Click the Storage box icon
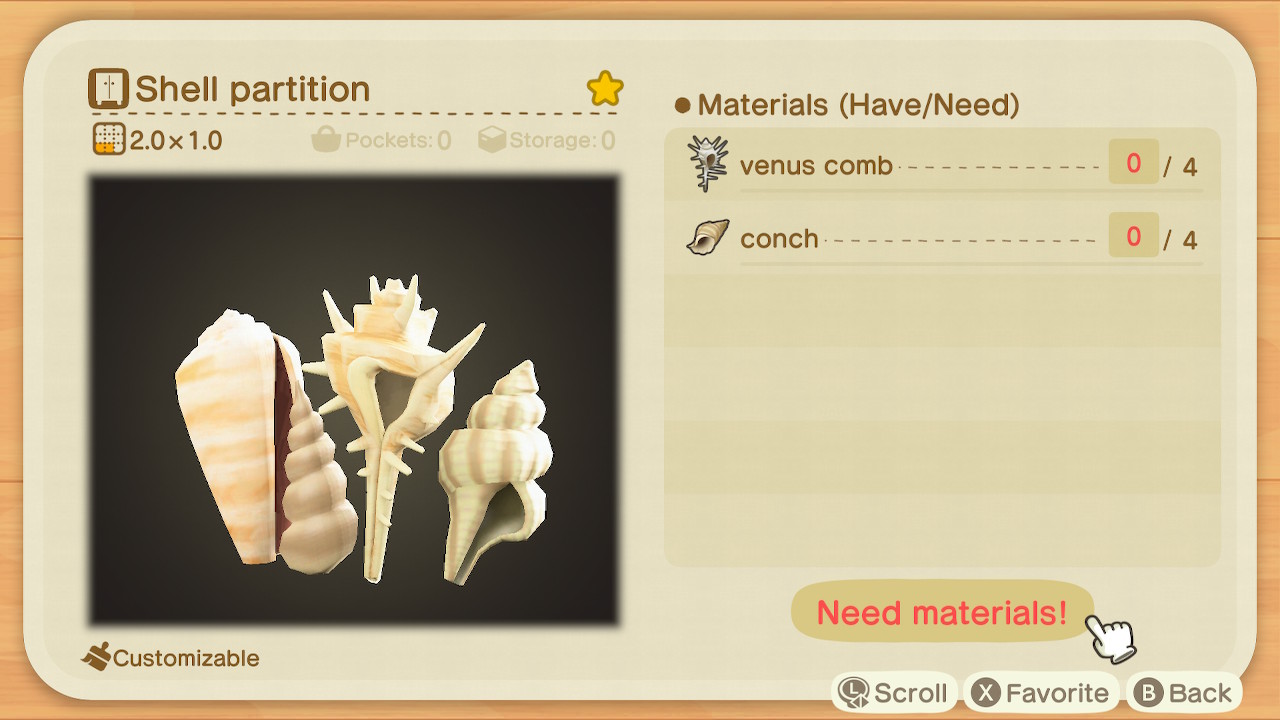The image size is (1280, 720). click(x=492, y=140)
